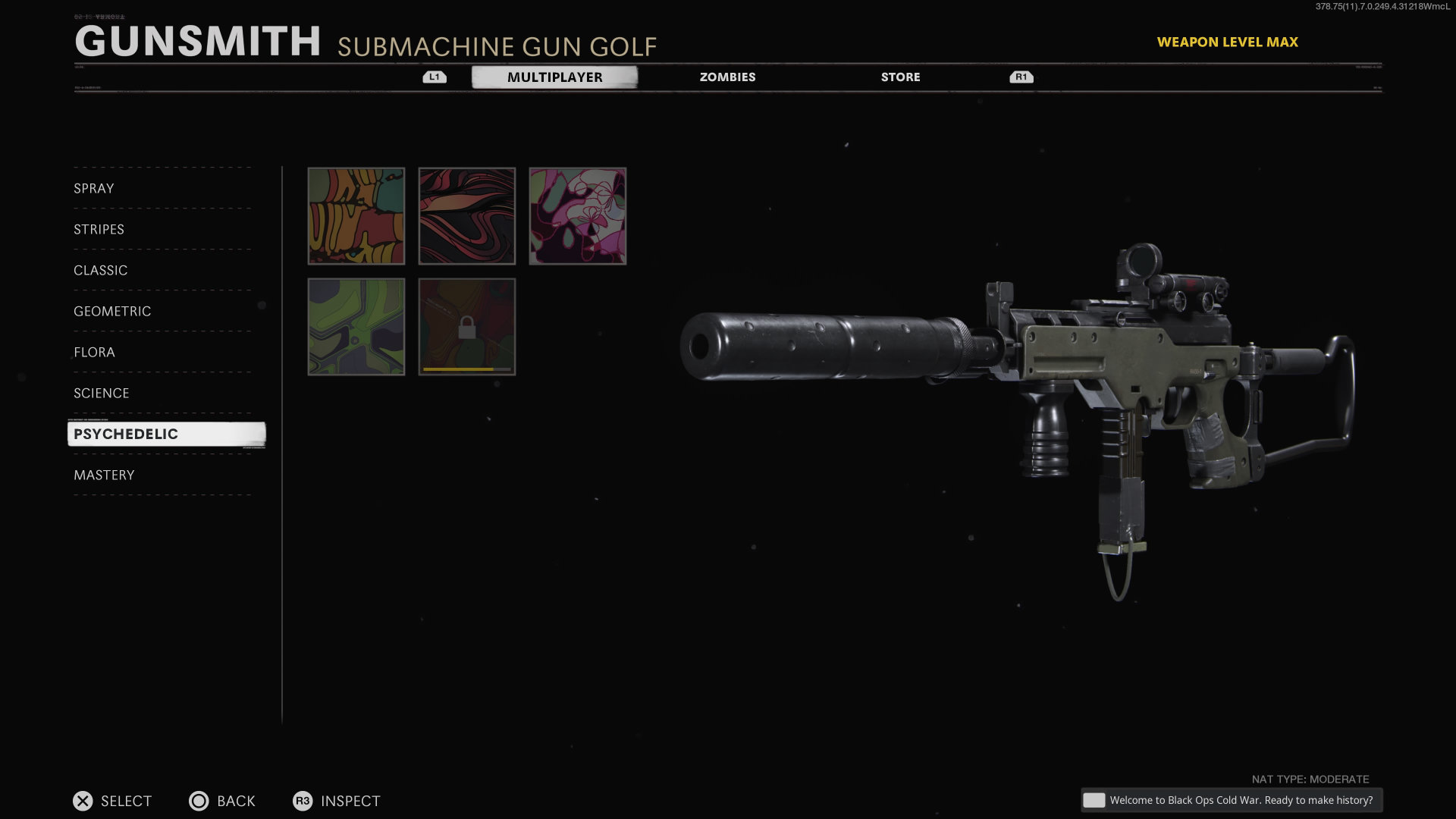Viewport: 1456px width, 819px height.
Task: Choose the Stripes camo category
Action: [99, 230]
